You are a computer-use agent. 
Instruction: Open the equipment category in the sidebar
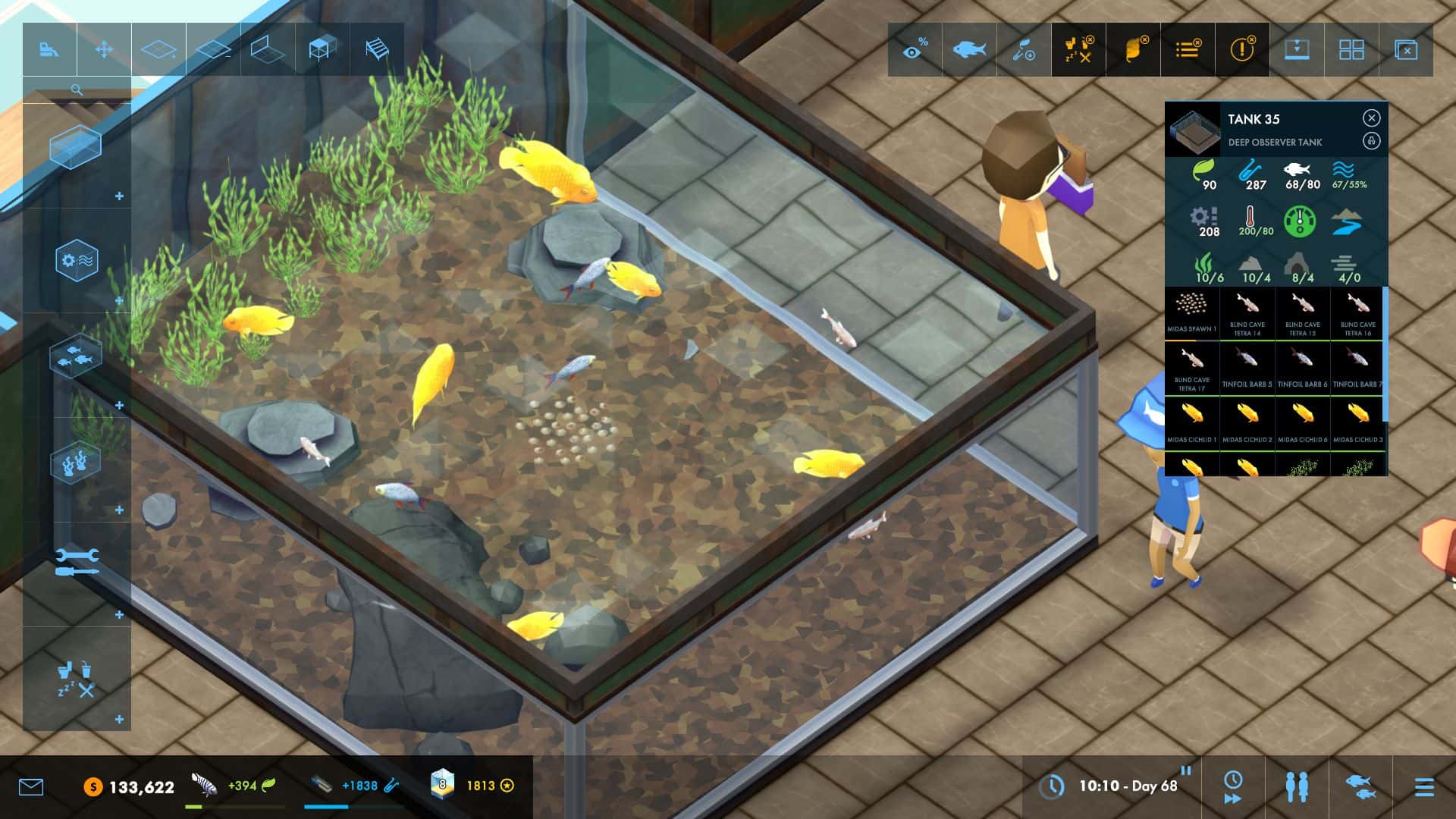pyautogui.click(x=78, y=259)
